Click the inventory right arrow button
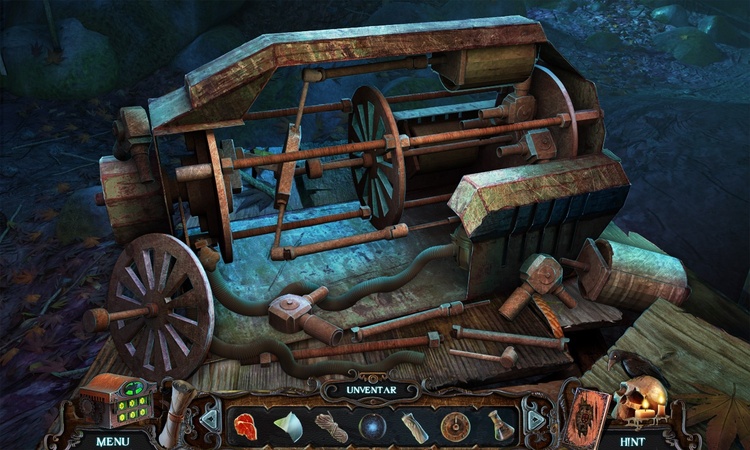This screenshot has width=750, height=450. point(537,419)
